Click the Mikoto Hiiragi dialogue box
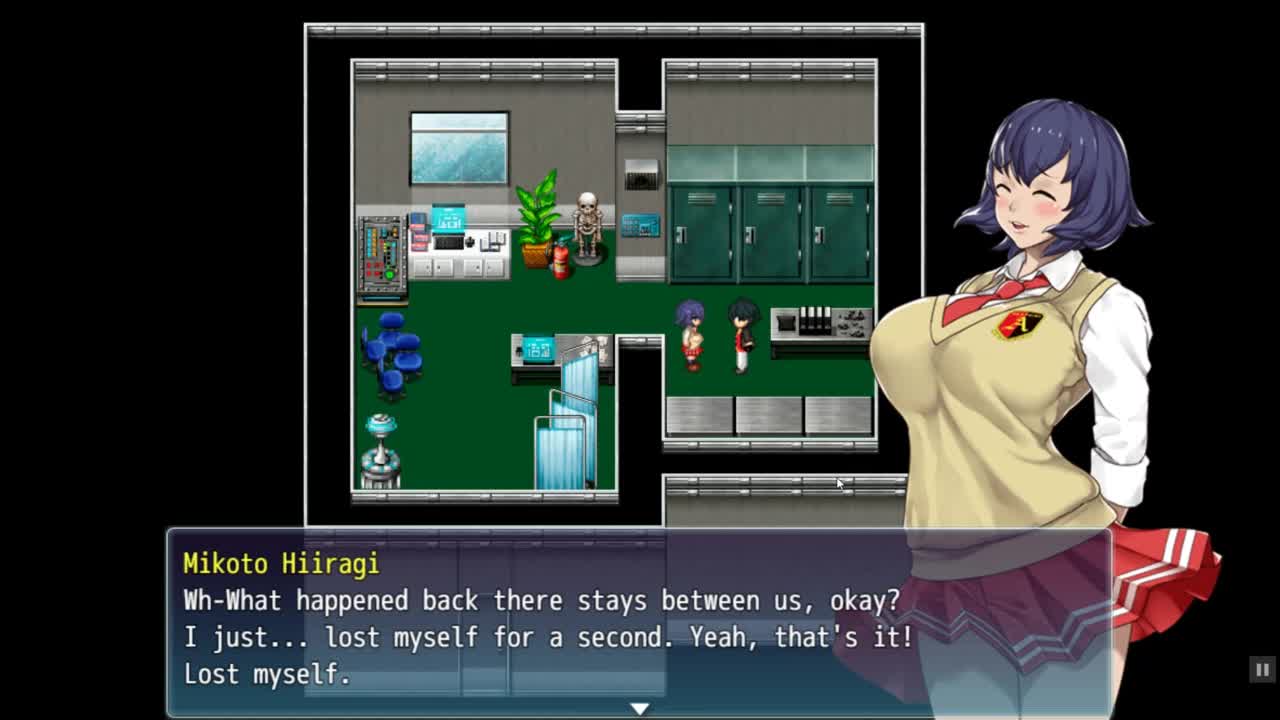 638,622
